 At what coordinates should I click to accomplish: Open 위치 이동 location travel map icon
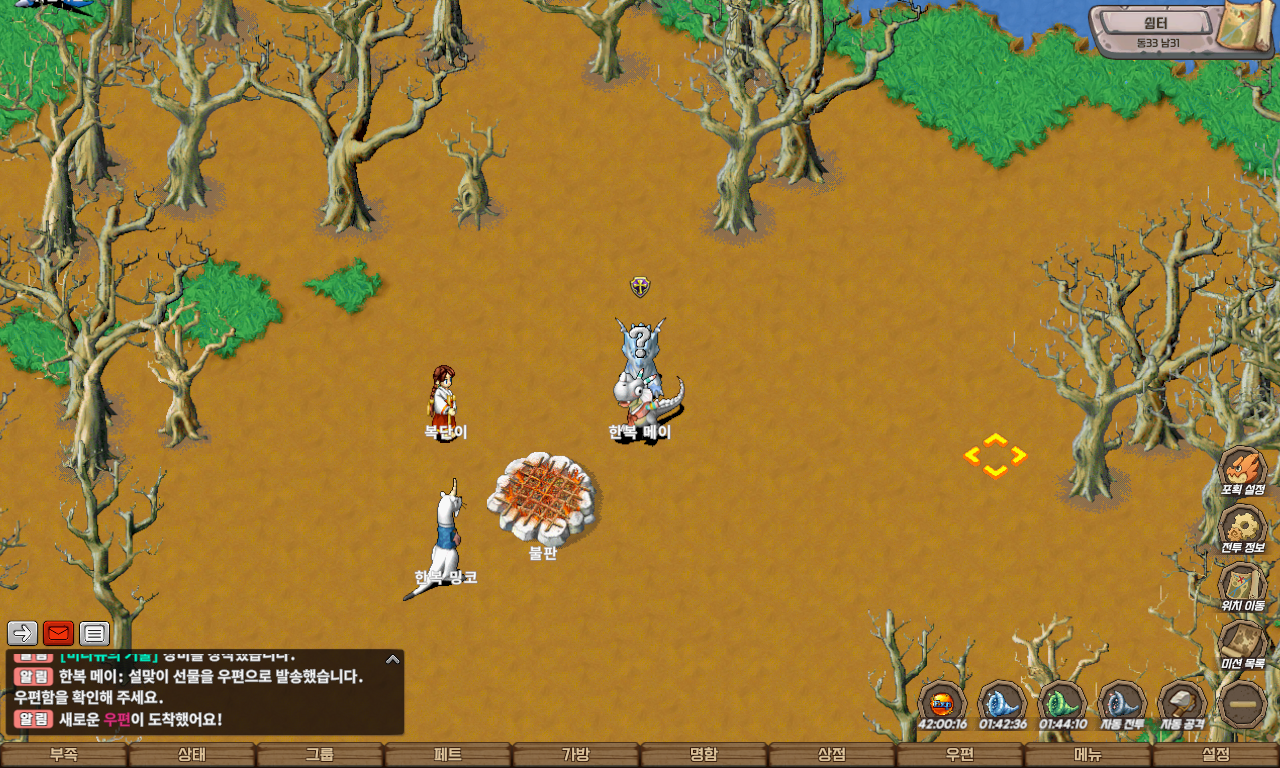1243,585
